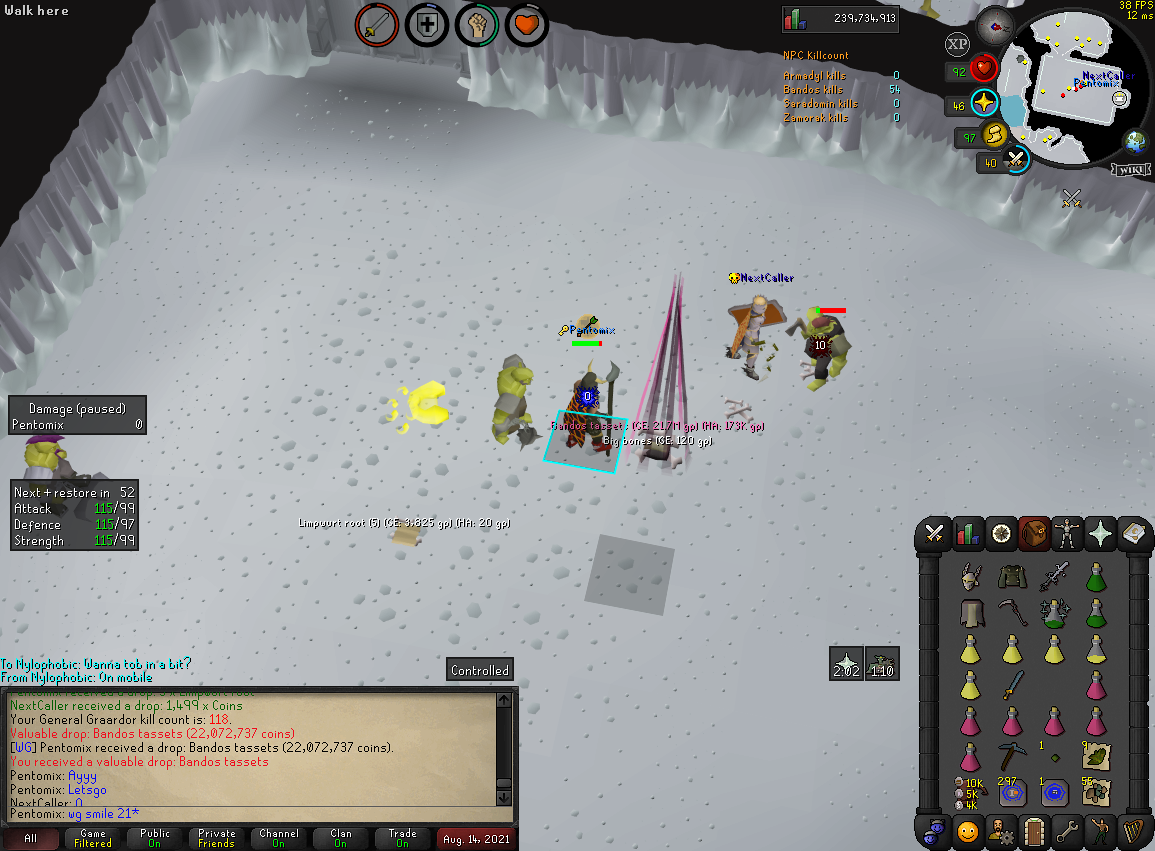Open the Prayer tab
Viewport: 1155px width, 851px height.
click(1100, 533)
